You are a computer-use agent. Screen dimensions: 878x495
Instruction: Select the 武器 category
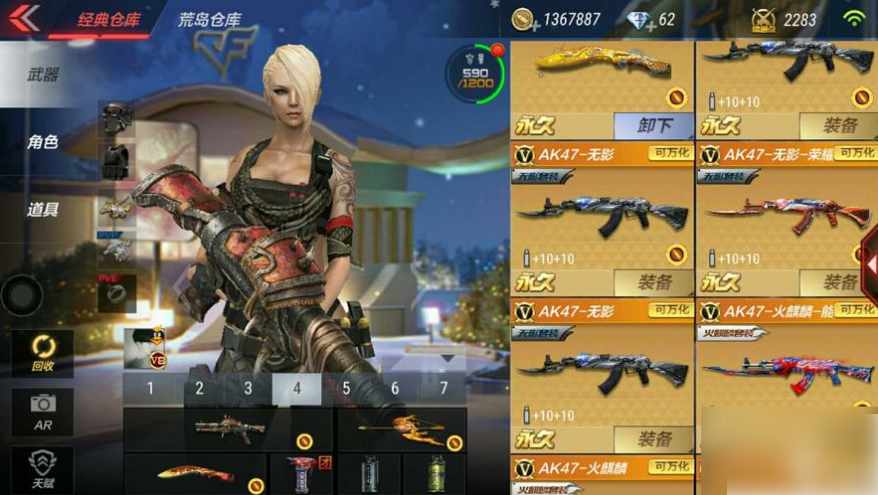point(42,75)
